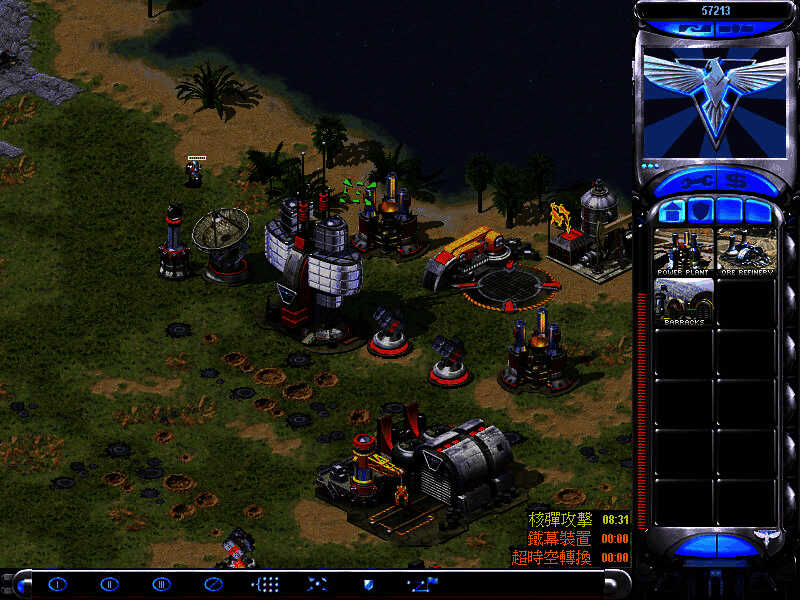Click the flag waypoint command button
The width and height of the screenshot is (800, 600).
[420, 583]
